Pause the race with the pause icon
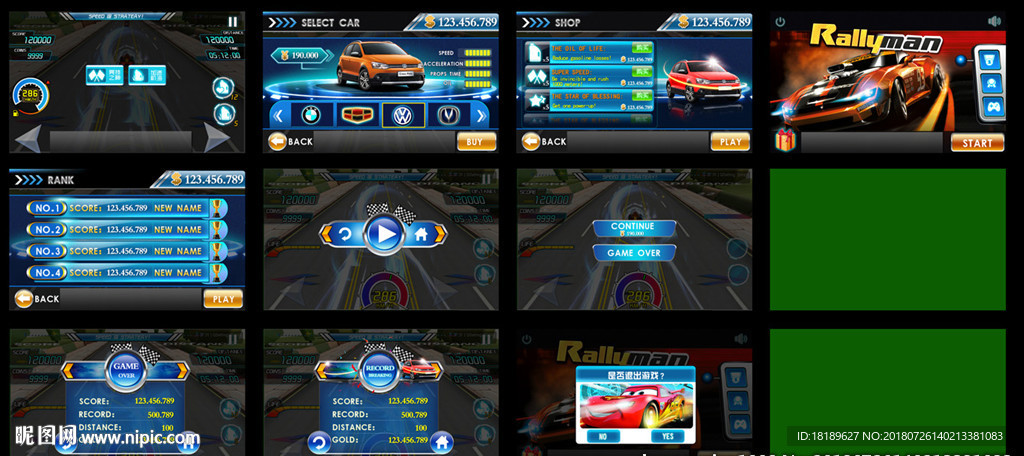 tap(233, 21)
